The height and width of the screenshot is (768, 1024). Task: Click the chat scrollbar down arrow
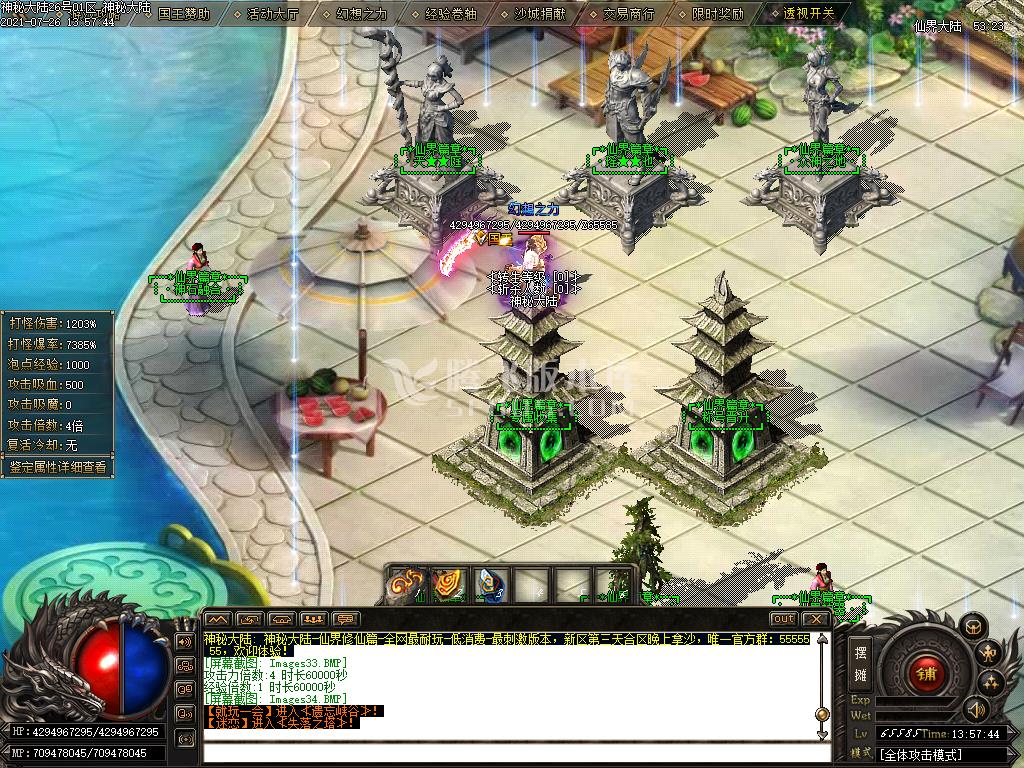click(822, 735)
